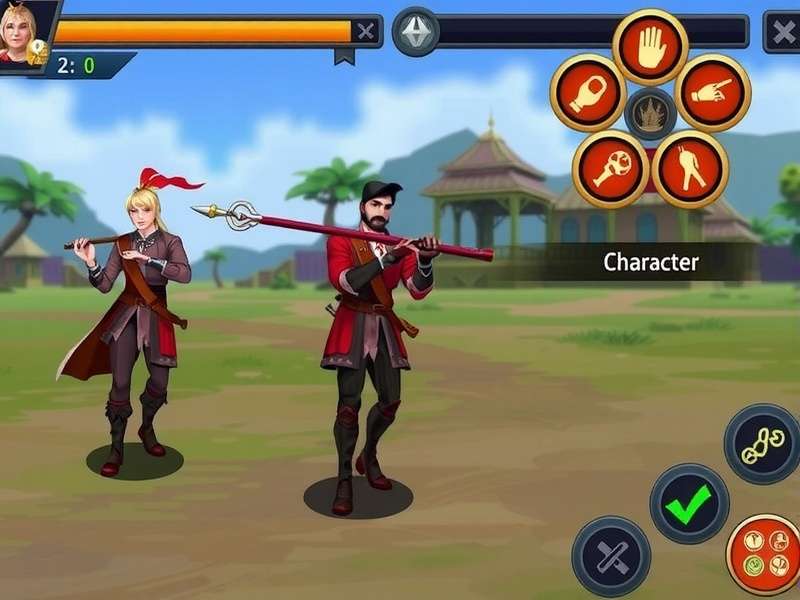Select the Character label
This screenshot has width=800, height=600.
point(651,263)
